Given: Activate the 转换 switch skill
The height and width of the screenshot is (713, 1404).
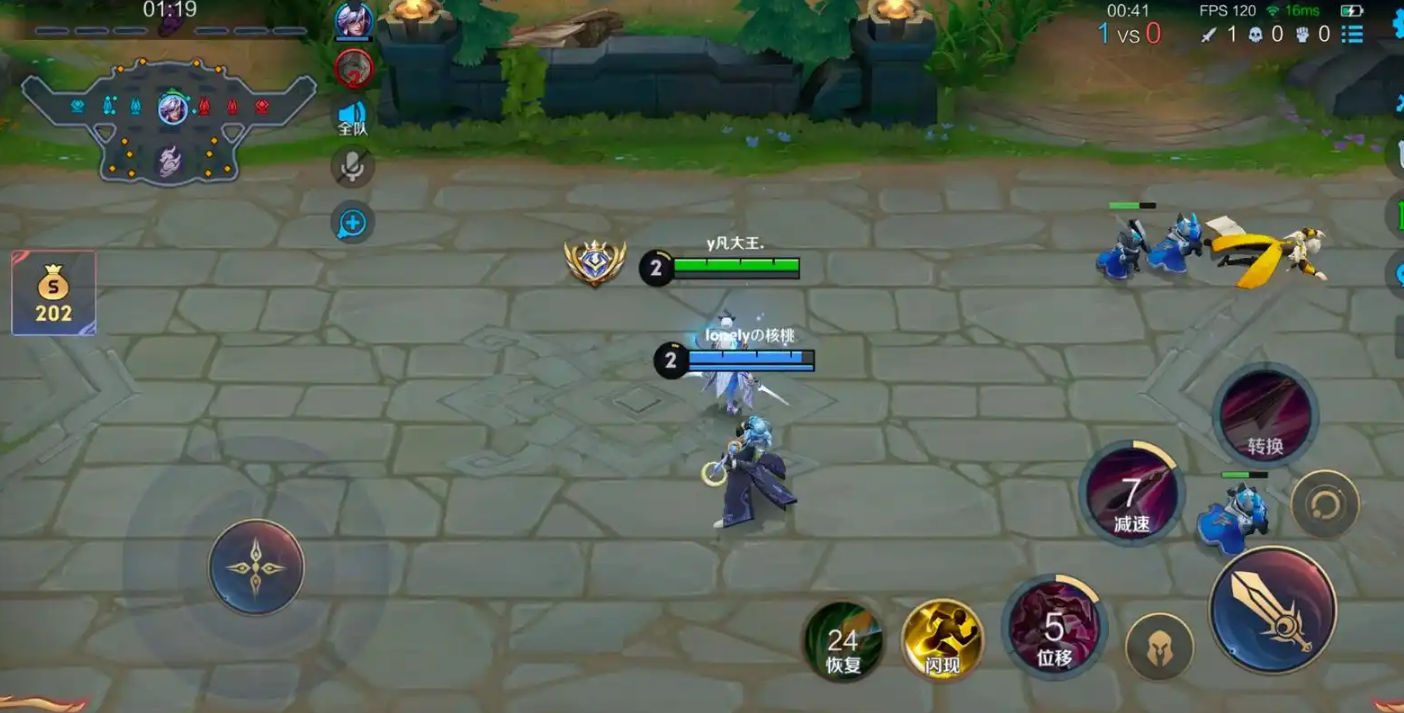Looking at the screenshot, I should point(1265,414).
